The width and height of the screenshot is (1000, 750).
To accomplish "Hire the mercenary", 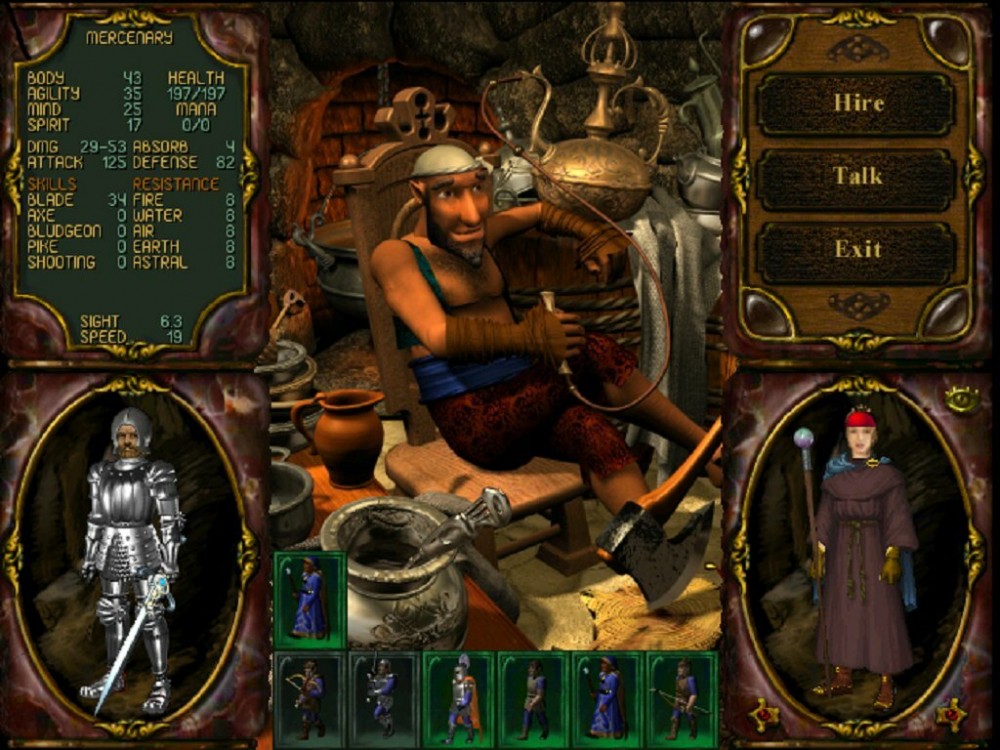I will coord(857,104).
